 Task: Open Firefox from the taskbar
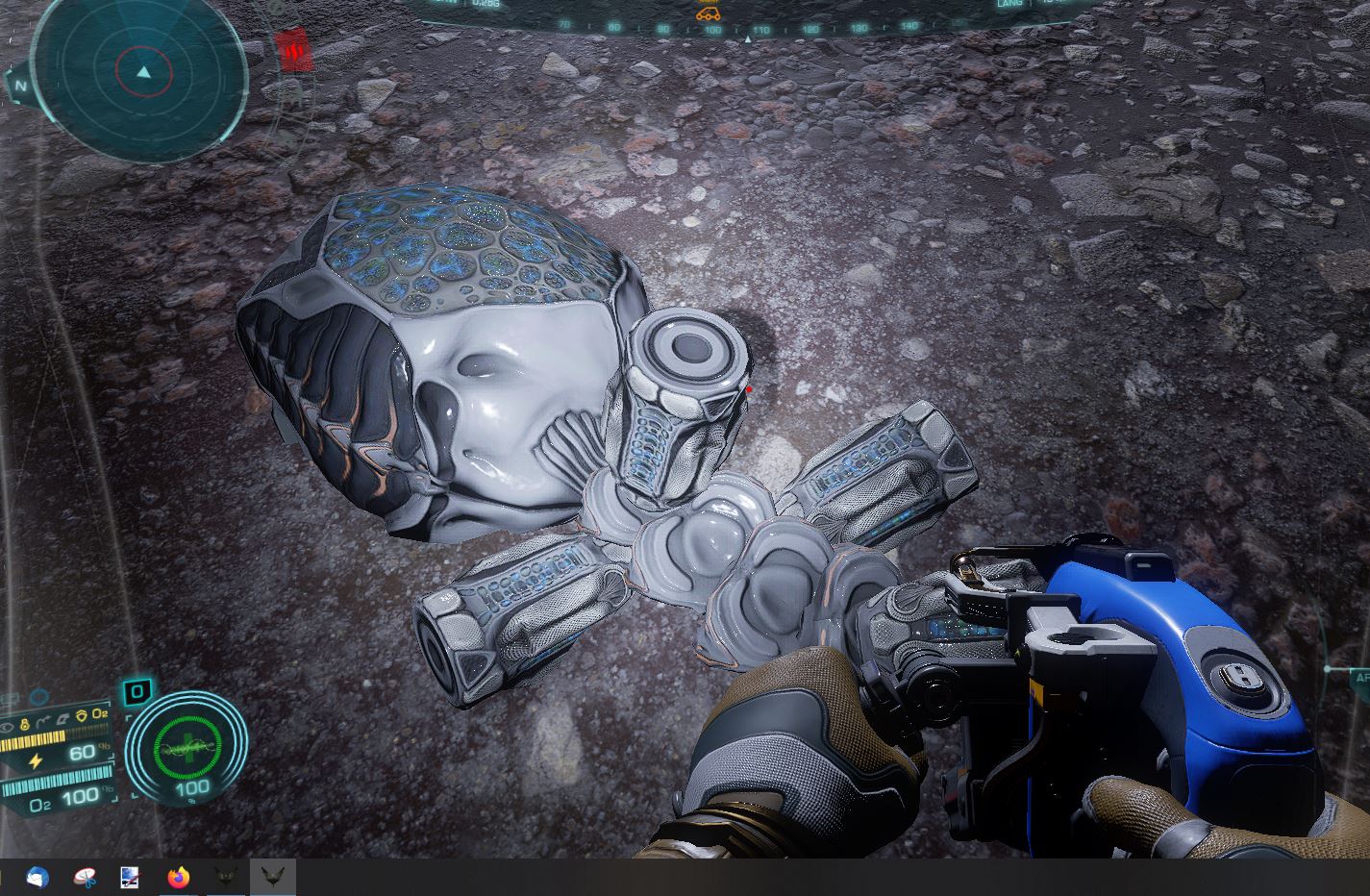tap(179, 877)
